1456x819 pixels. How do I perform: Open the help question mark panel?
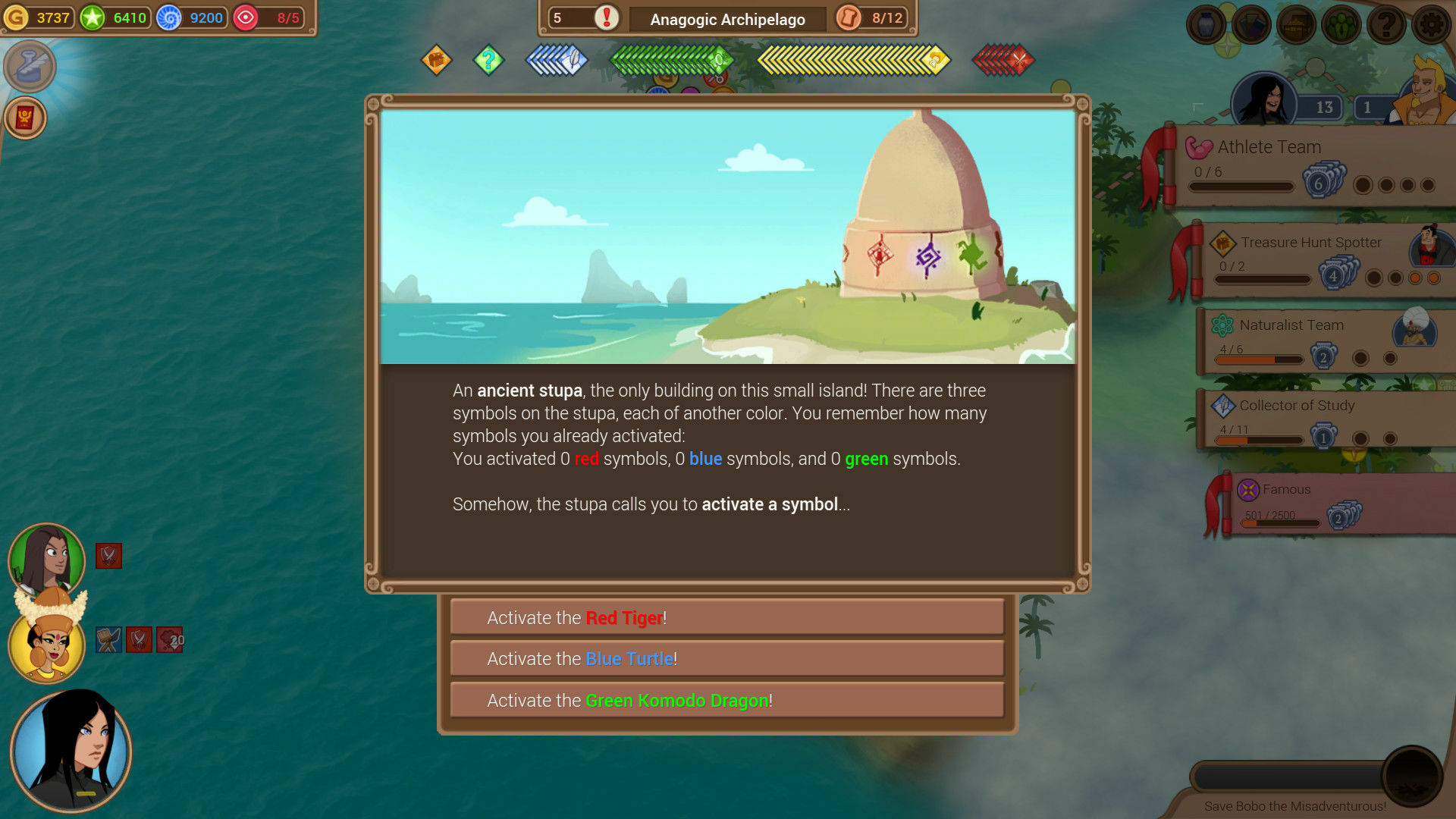(1386, 24)
